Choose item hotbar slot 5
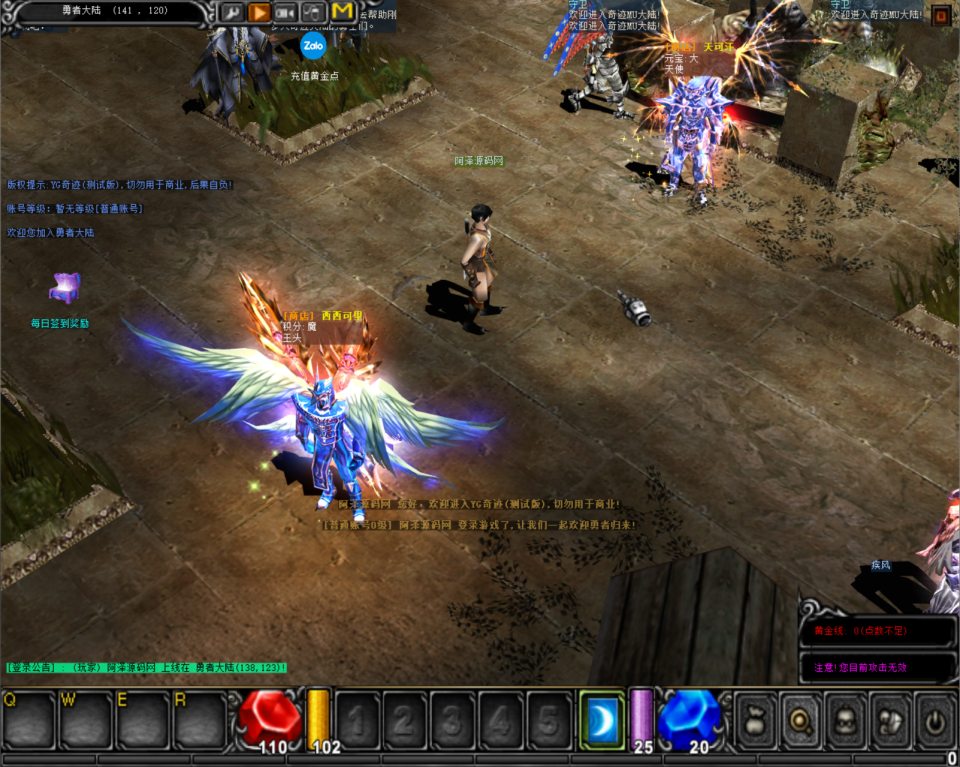Viewport: 960px width, 767px height. [x=549, y=719]
